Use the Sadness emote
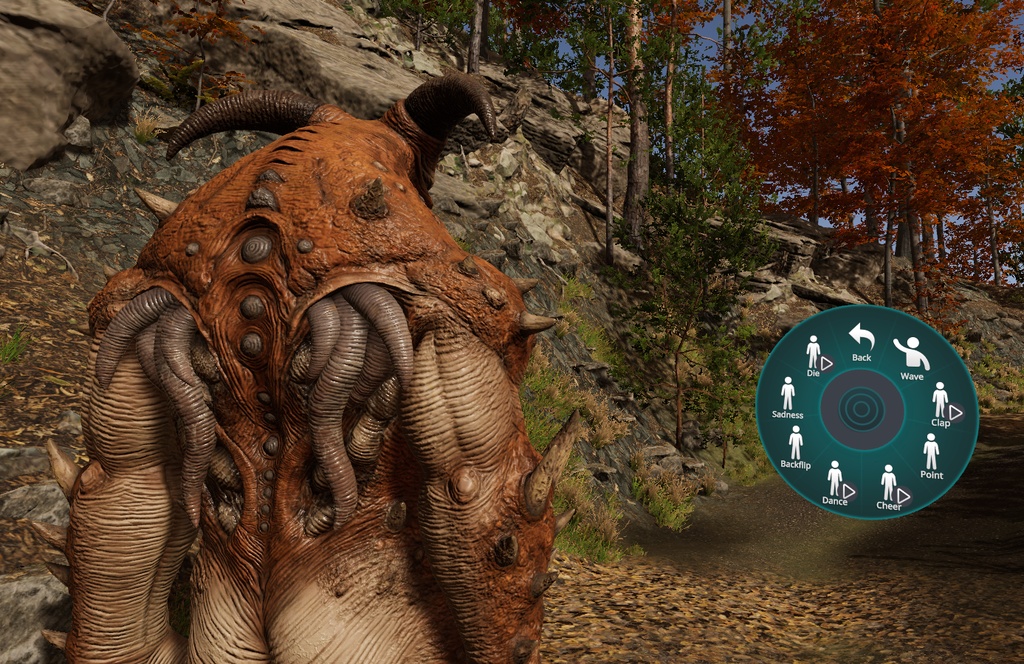This screenshot has width=1024, height=664. tap(788, 397)
